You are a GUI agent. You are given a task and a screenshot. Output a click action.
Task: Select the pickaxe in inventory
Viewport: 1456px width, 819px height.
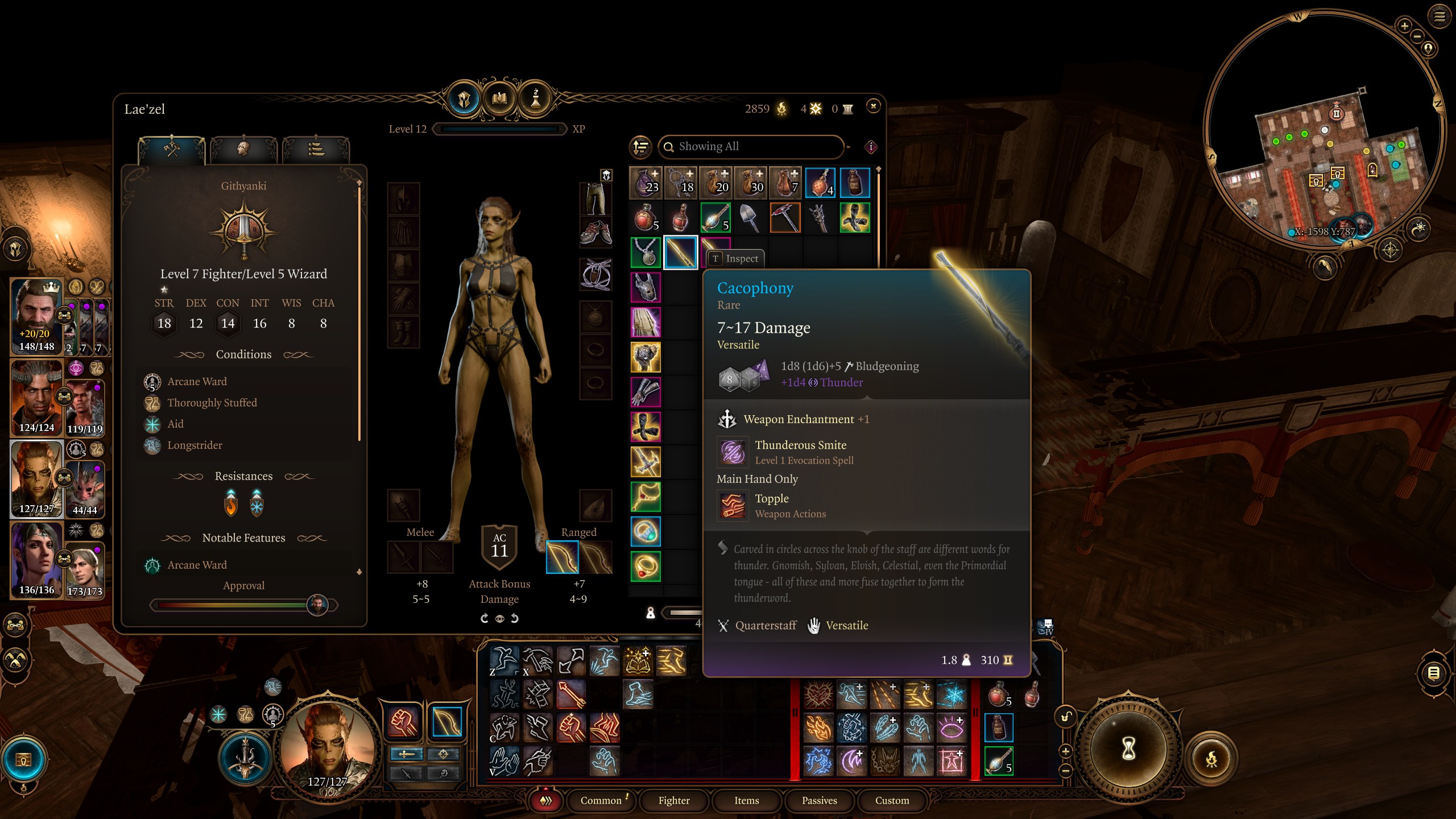click(785, 218)
